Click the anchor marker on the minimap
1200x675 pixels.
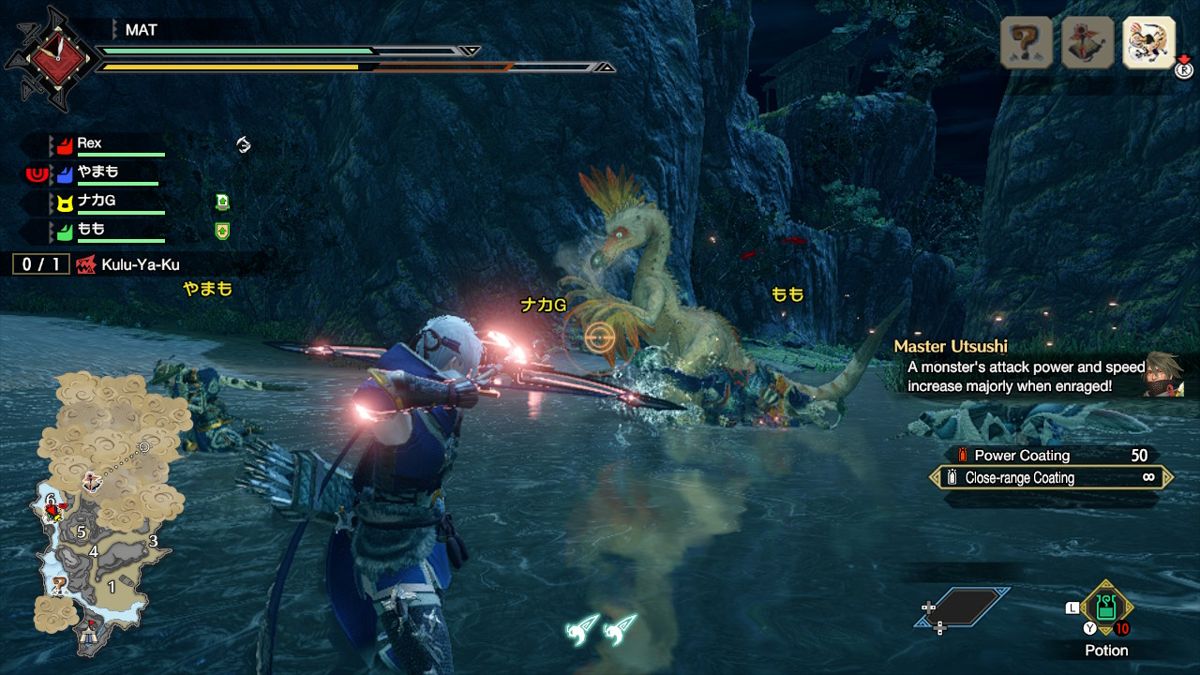click(93, 481)
